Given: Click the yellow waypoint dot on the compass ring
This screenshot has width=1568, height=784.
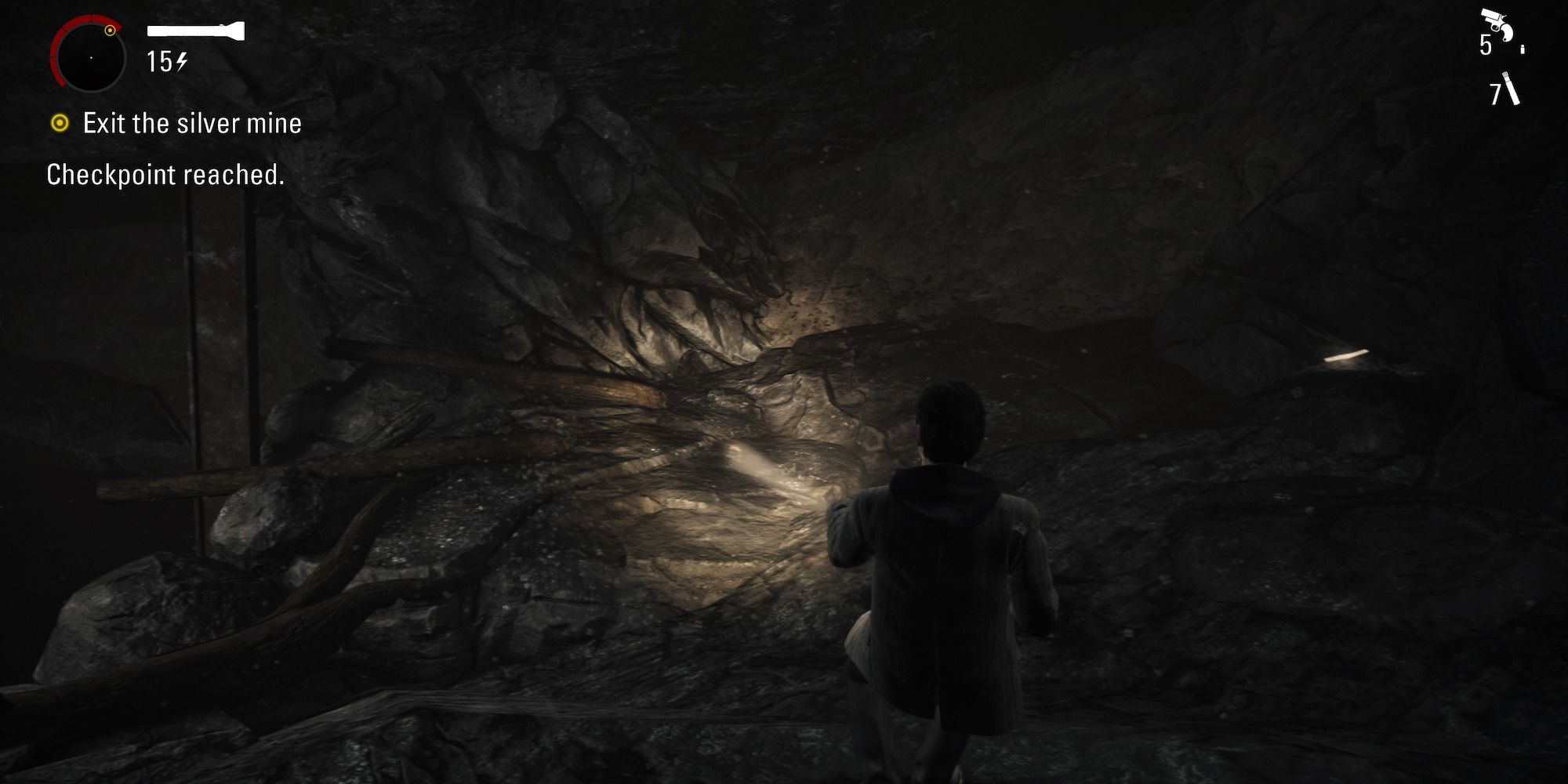Looking at the screenshot, I should tap(110, 30).
